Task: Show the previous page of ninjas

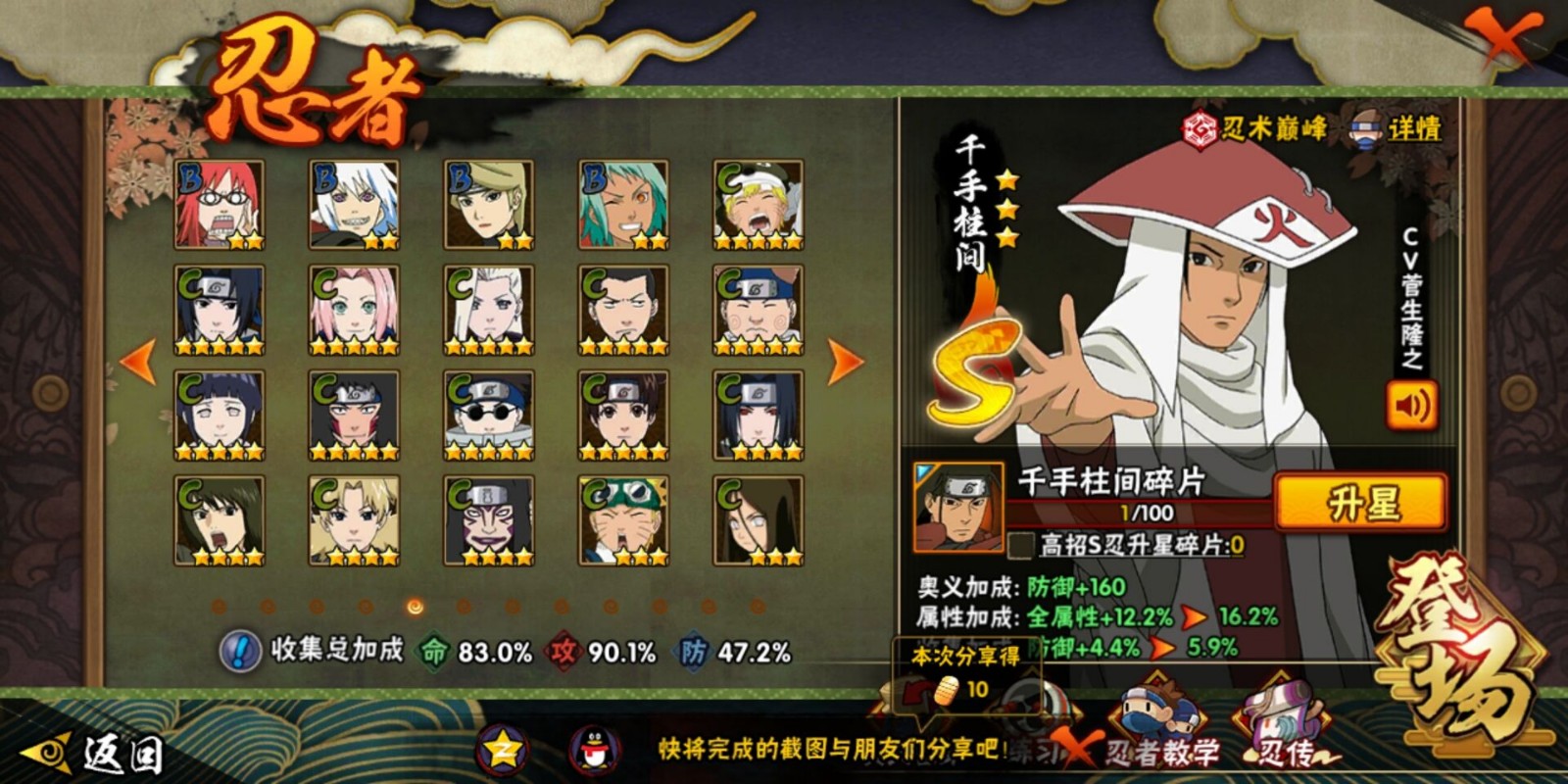Action: (138, 362)
